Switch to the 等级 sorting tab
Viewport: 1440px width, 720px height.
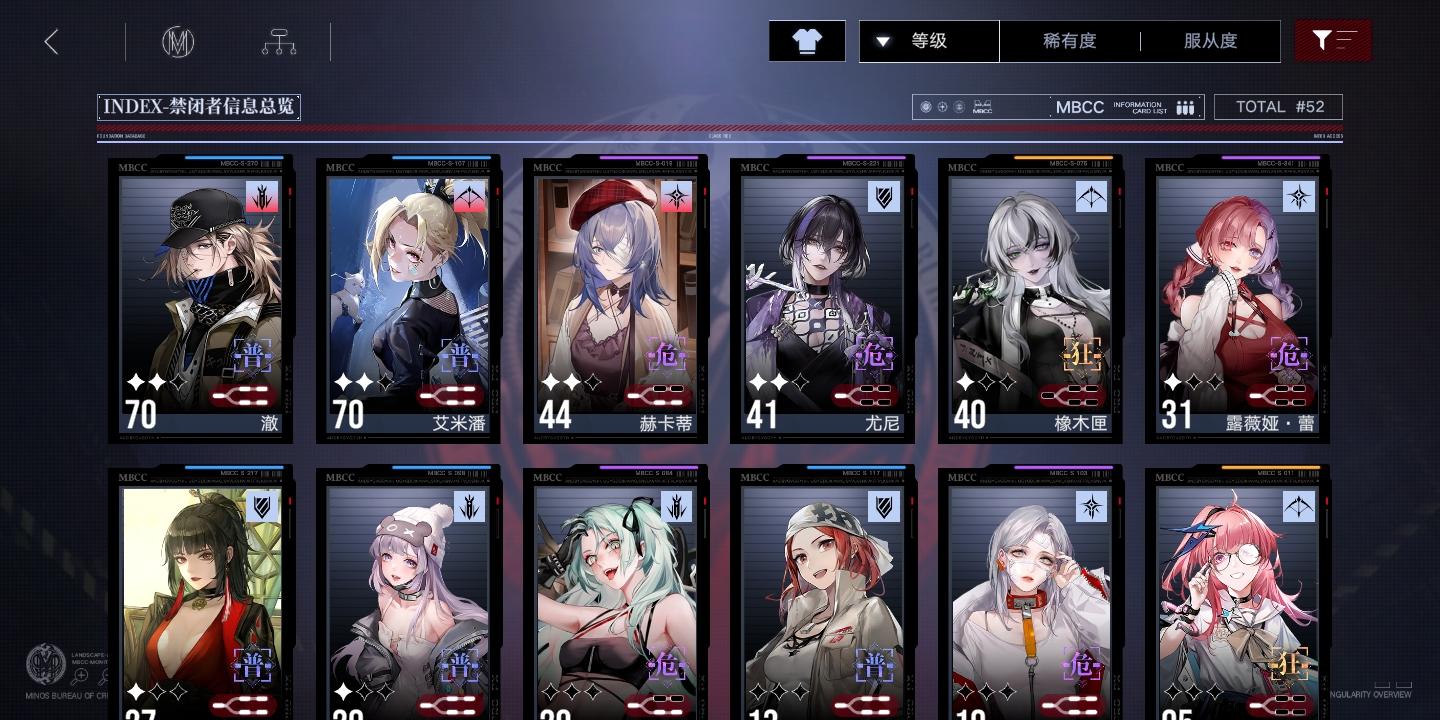tap(929, 41)
